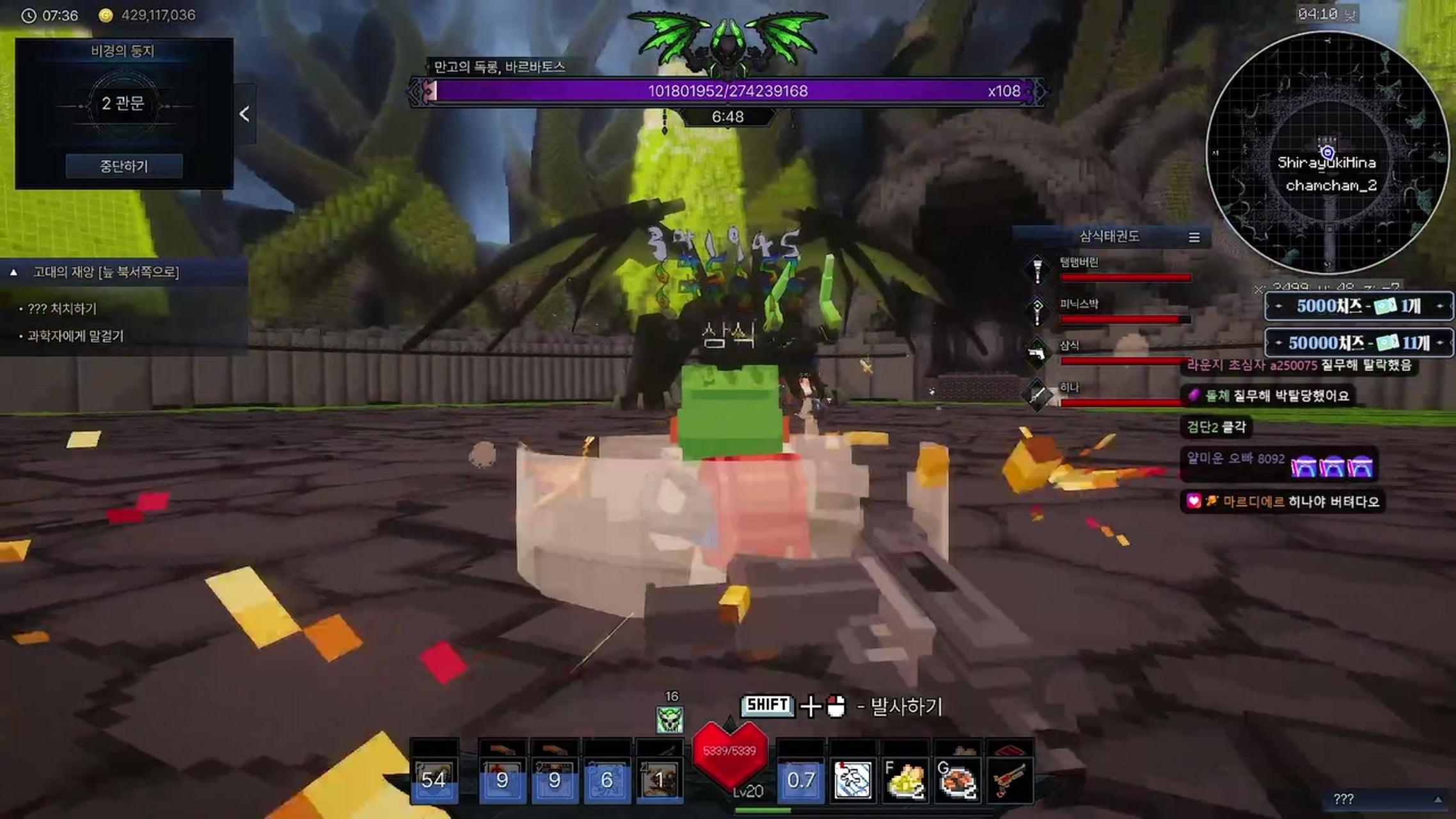The width and height of the screenshot is (1456, 819).
Task: Click the 중단하기 stop button
Action: (124, 166)
